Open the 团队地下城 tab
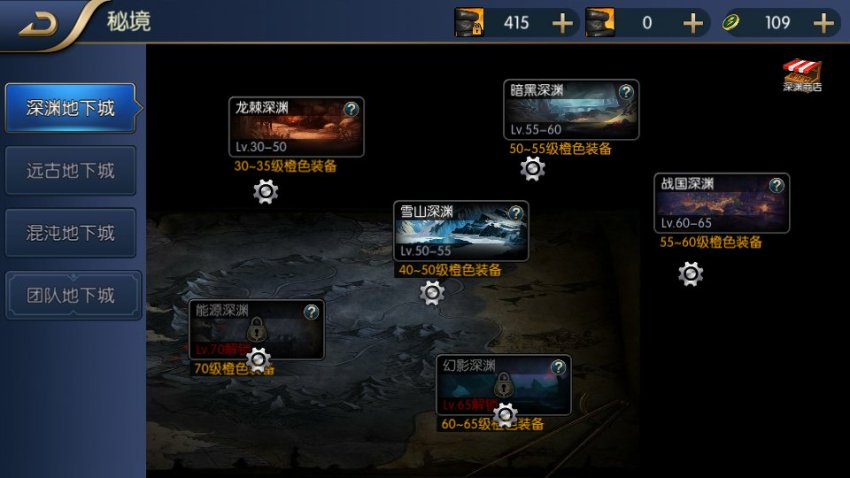This screenshot has height=478, width=850. point(70,296)
